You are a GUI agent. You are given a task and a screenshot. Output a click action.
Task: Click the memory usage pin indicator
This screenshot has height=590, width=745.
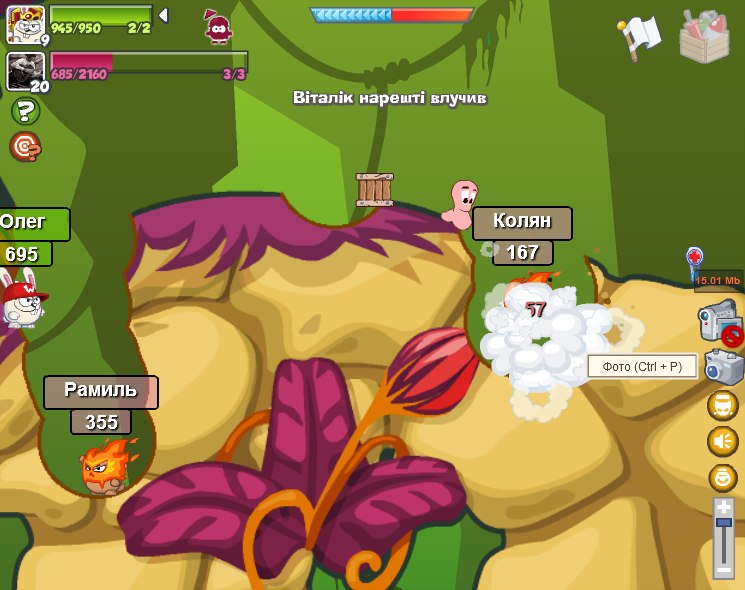point(694,263)
